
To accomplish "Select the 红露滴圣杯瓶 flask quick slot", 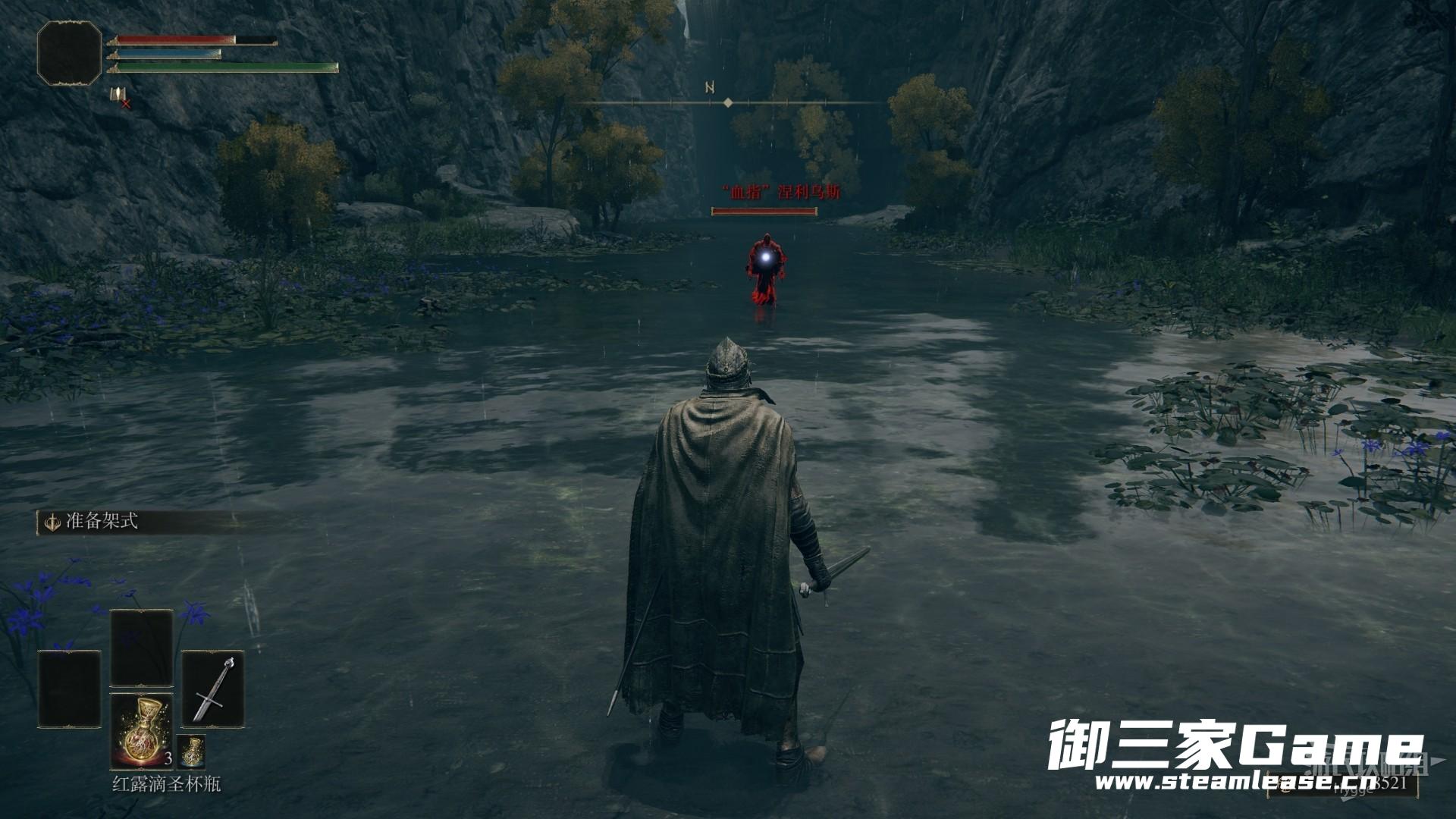I will pos(141,732).
